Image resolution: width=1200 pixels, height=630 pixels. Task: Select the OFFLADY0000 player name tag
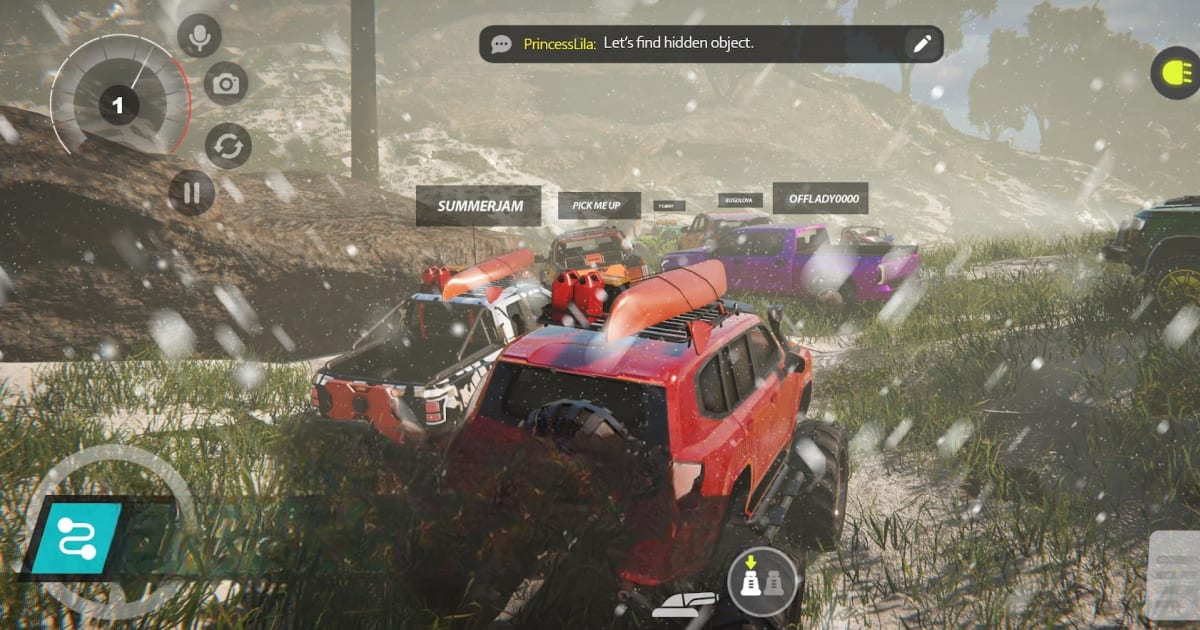tap(821, 198)
